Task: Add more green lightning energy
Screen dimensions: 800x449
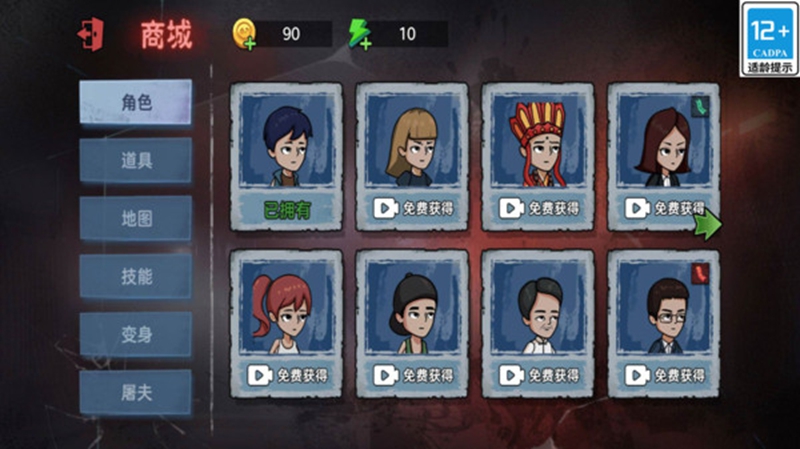Action: click(360, 35)
